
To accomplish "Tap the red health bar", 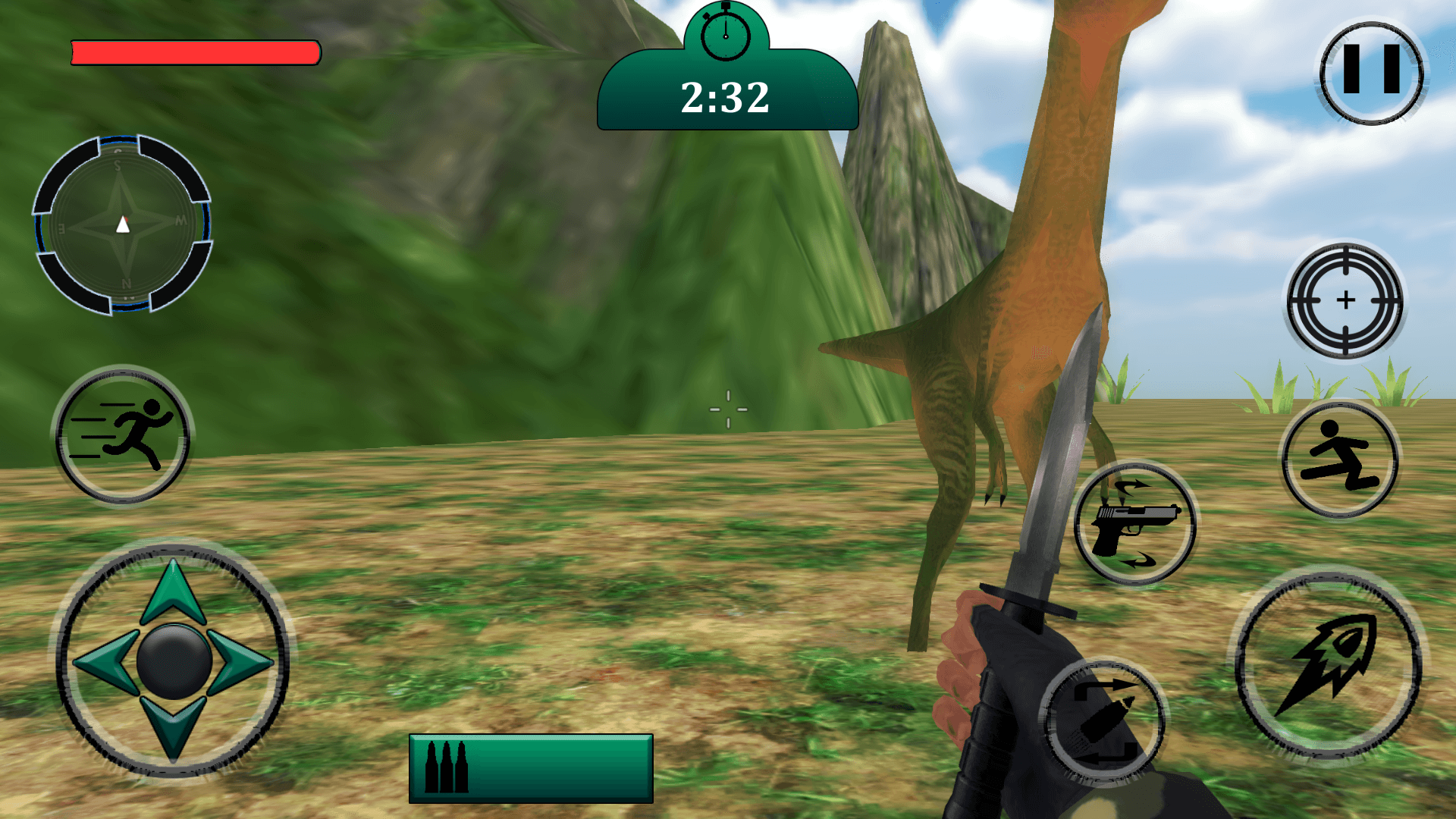I will coord(195,53).
